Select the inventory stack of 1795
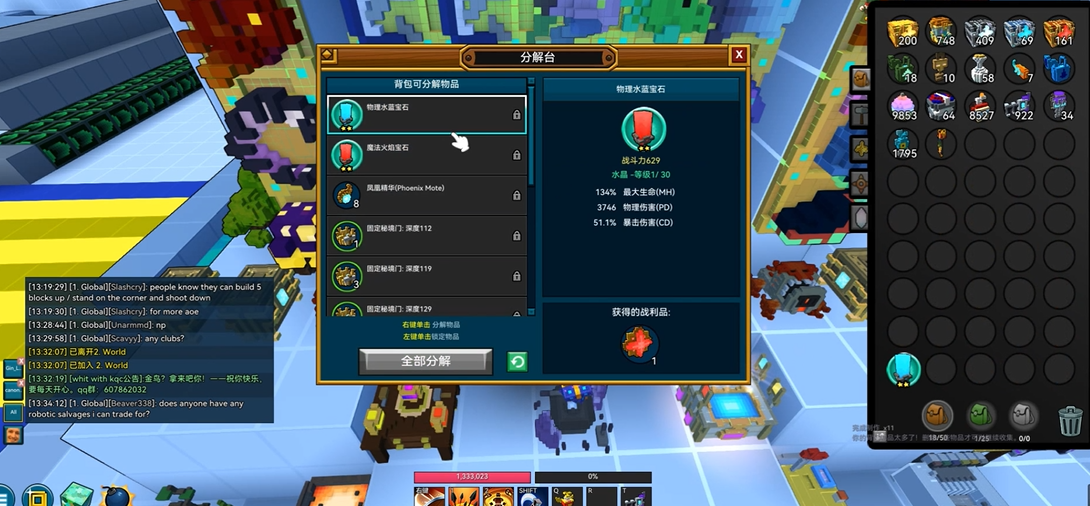The width and height of the screenshot is (1090, 506). 903,145
